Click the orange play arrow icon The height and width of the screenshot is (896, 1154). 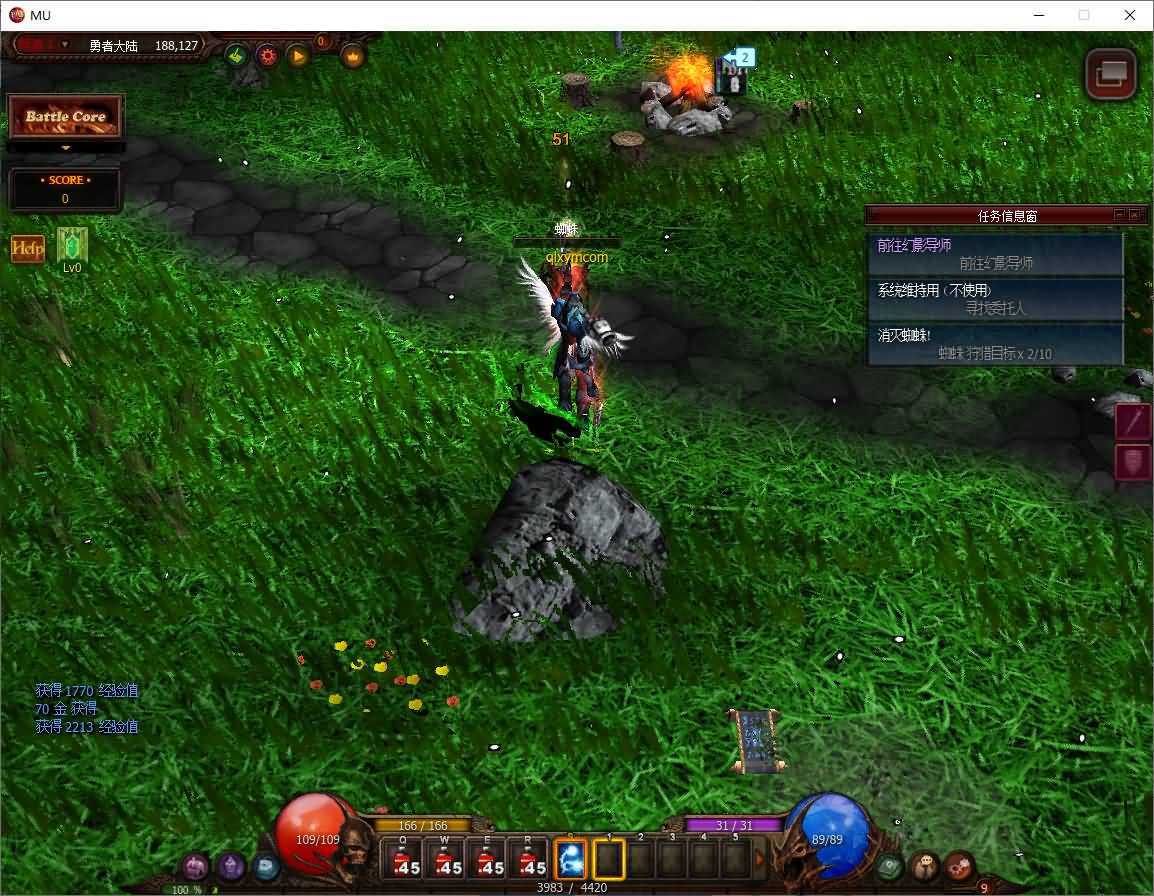(298, 56)
